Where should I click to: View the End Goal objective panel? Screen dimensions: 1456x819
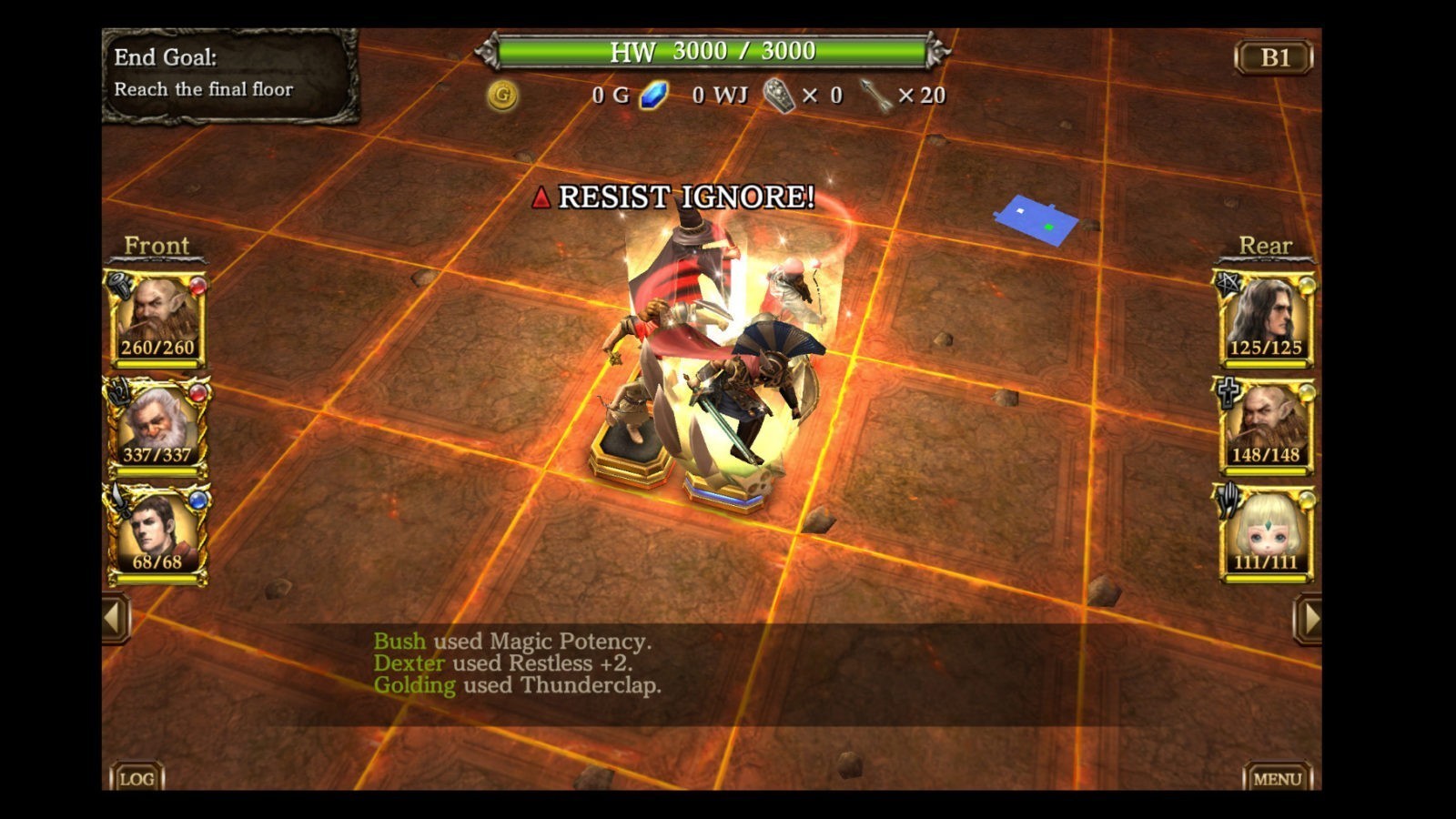(x=230, y=75)
